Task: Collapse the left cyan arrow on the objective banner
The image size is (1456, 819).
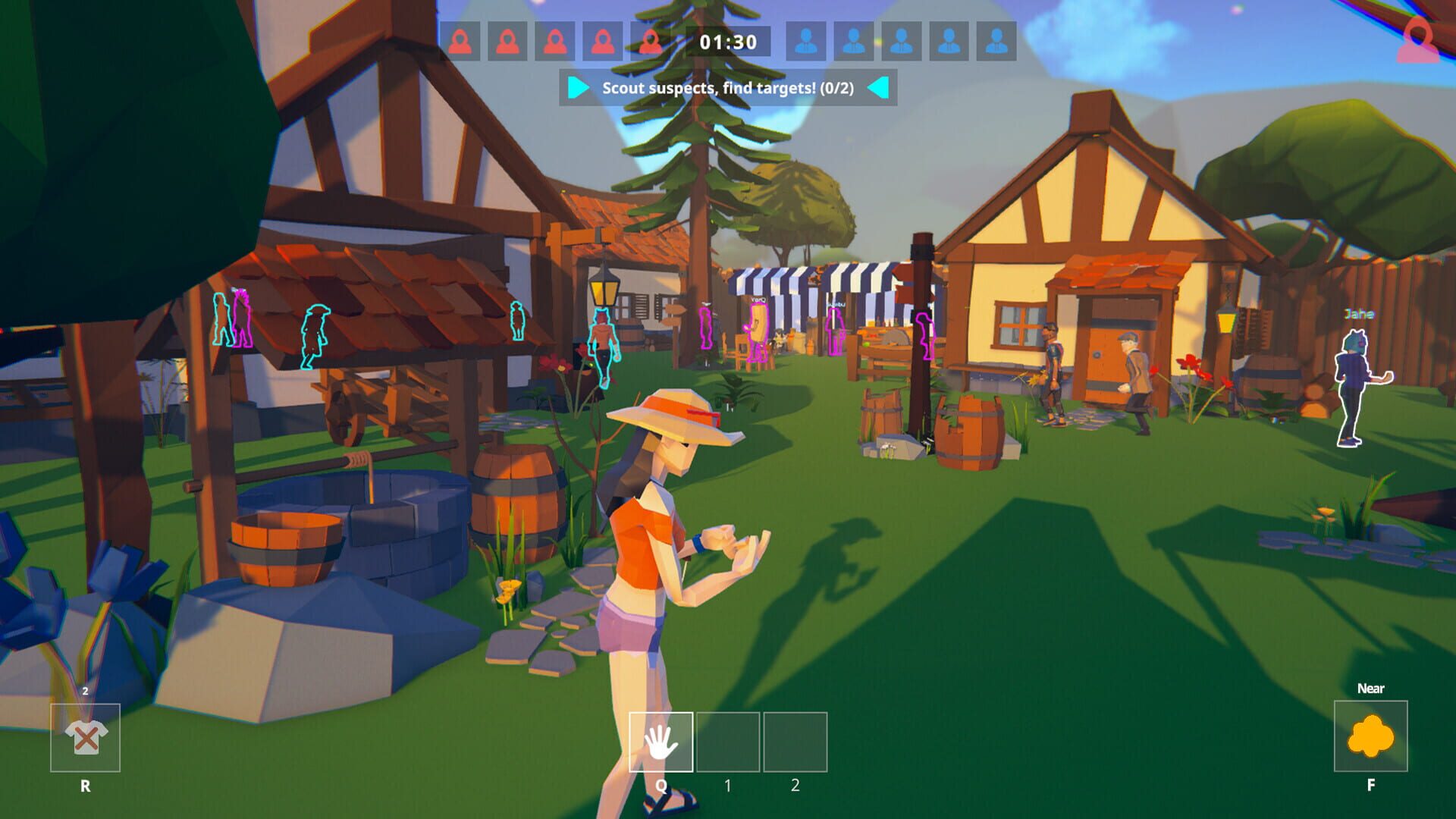Action: [x=577, y=89]
